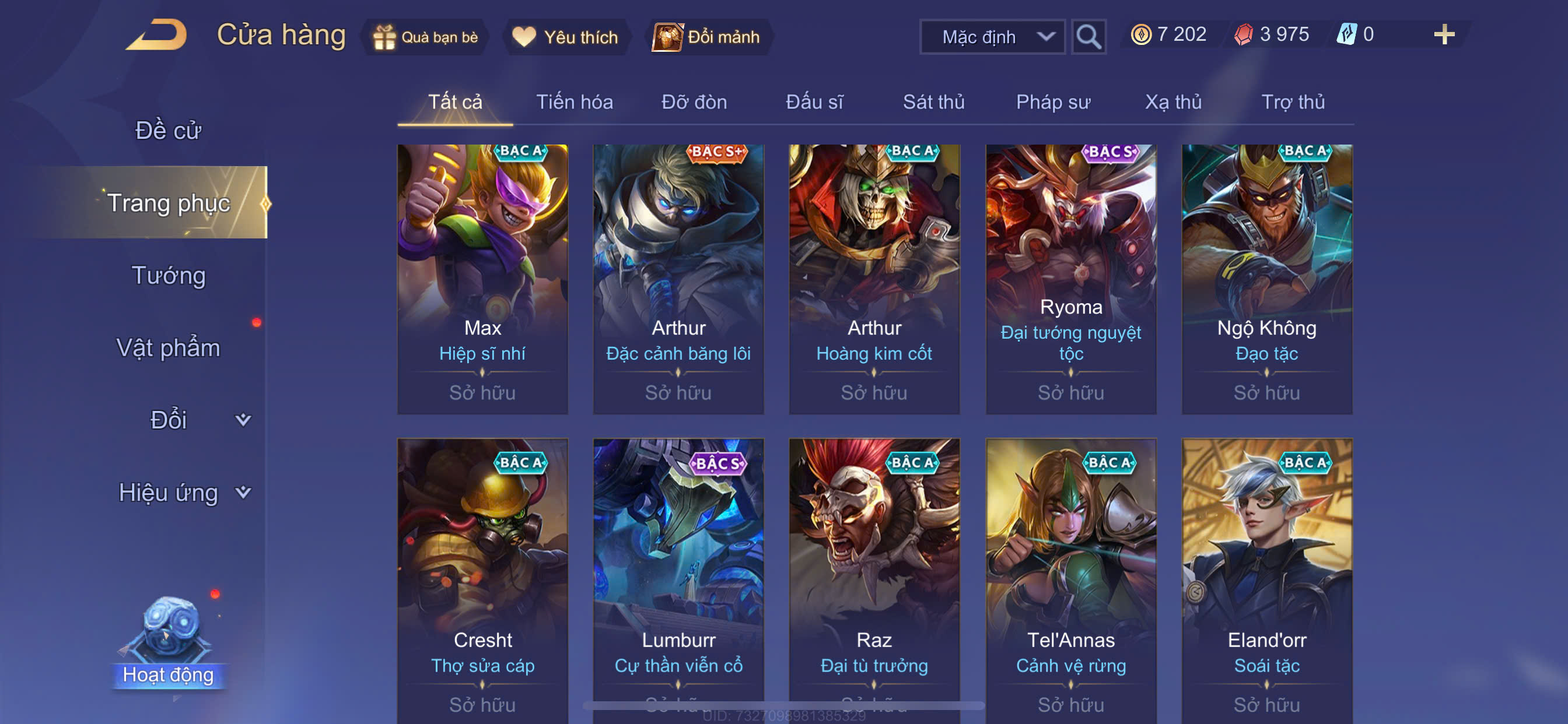Image resolution: width=1568 pixels, height=724 pixels.
Task: Open the Đề cử shop section
Action: coord(168,130)
